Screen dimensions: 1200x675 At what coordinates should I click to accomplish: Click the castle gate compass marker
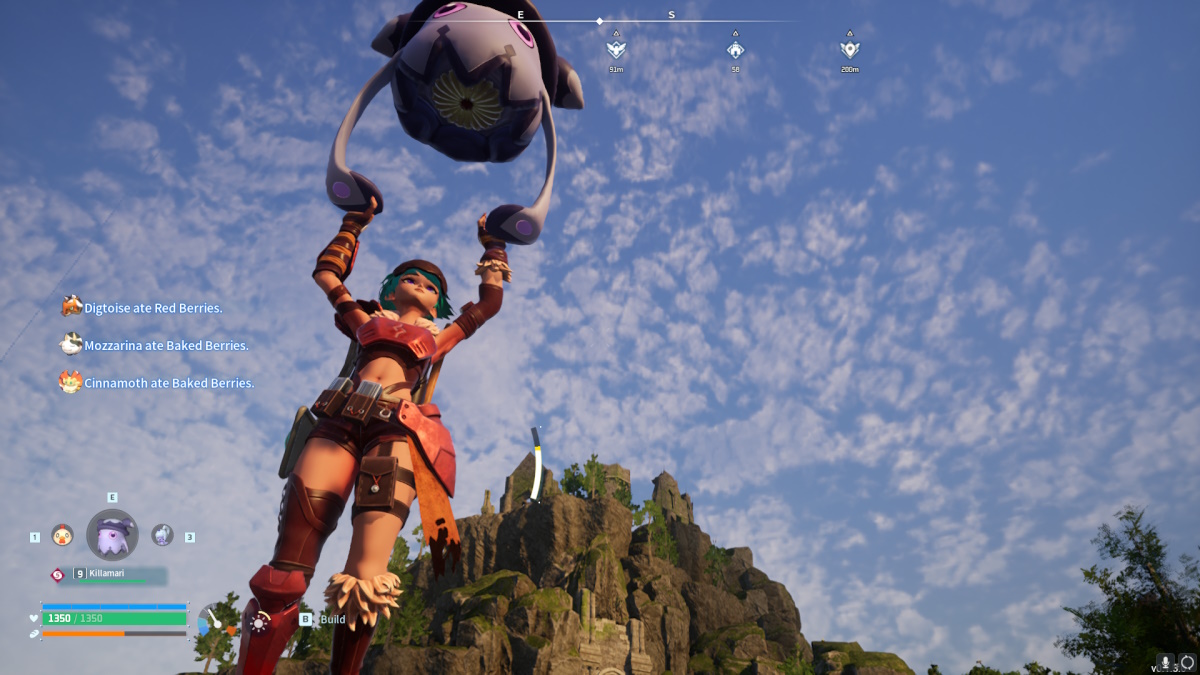point(735,49)
